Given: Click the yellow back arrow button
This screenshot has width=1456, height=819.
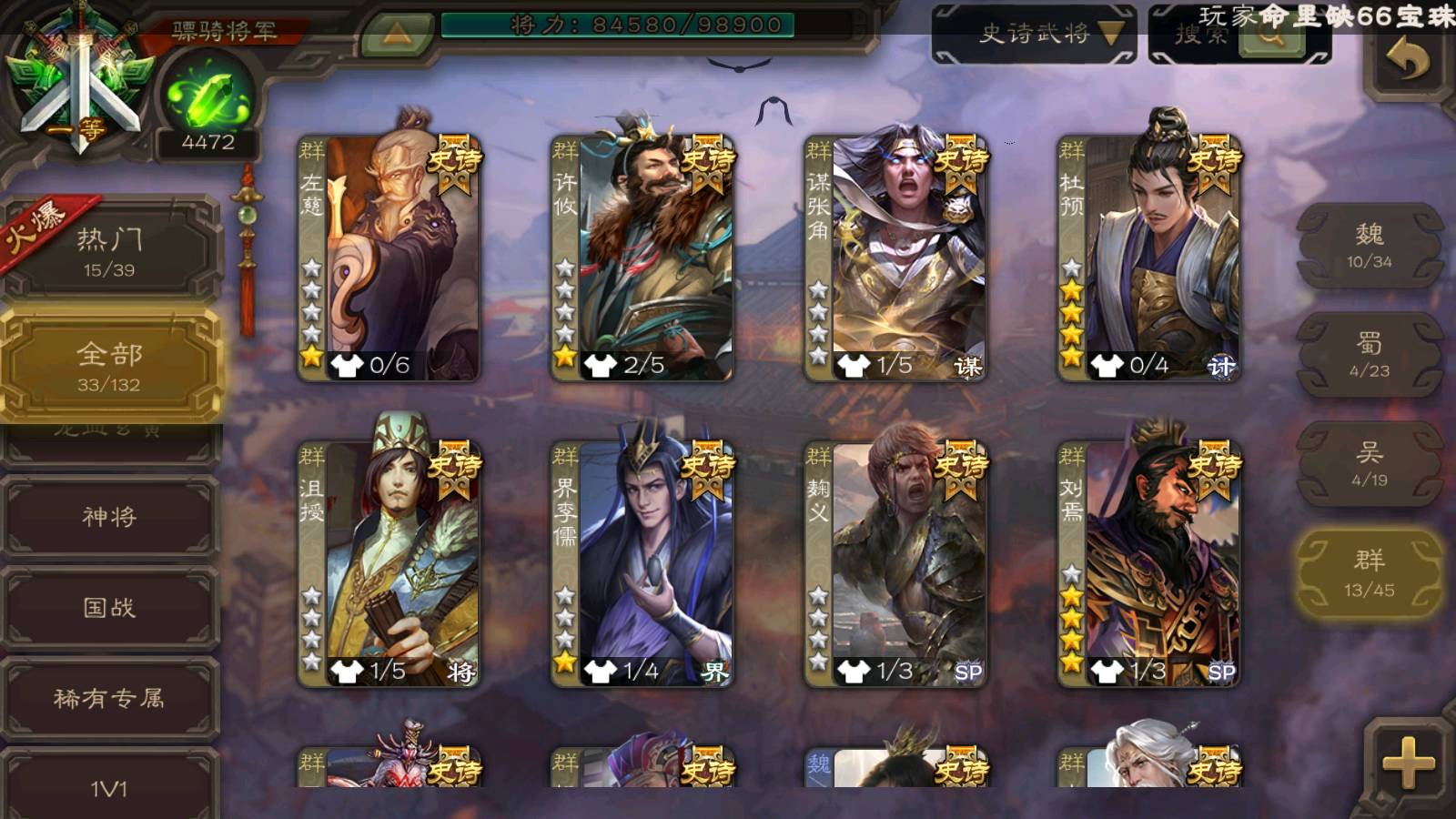Looking at the screenshot, I should [x=1407, y=62].
